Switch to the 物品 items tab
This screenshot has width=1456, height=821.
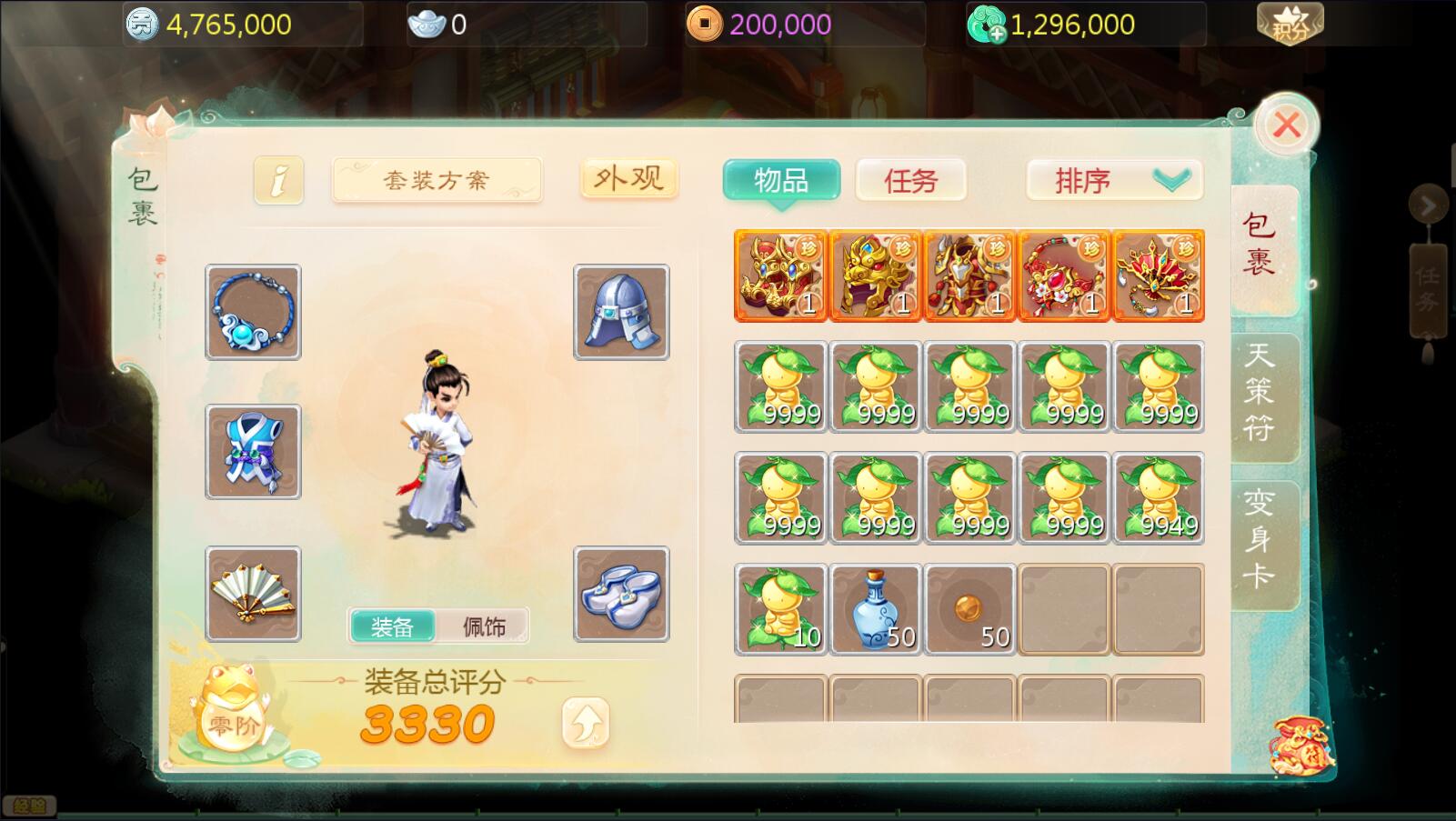[x=781, y=180]
